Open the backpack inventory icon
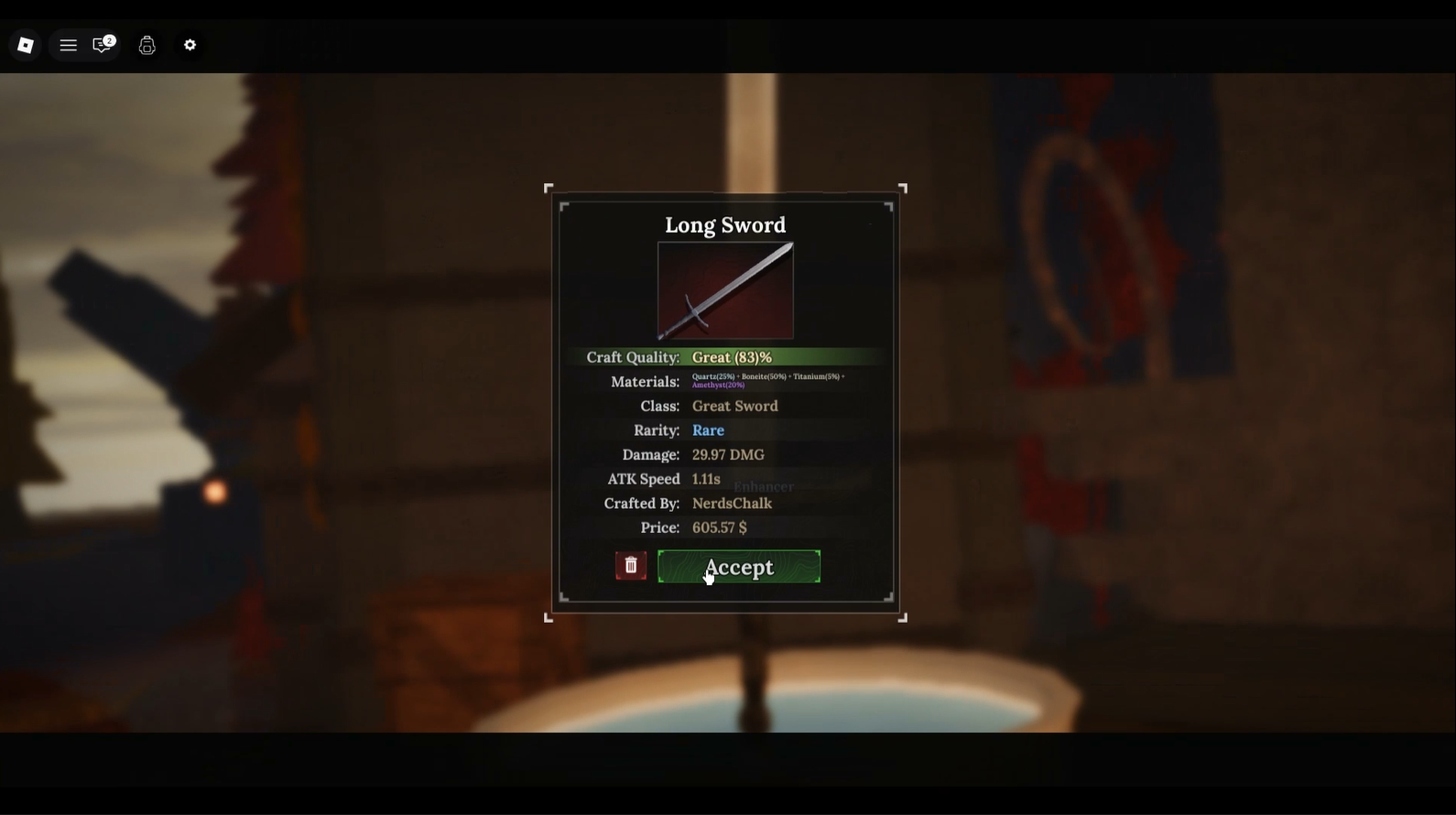Image resolution: width=1456 pixels, height=815 pixels. pyautogui.click(x=147, y=45)
